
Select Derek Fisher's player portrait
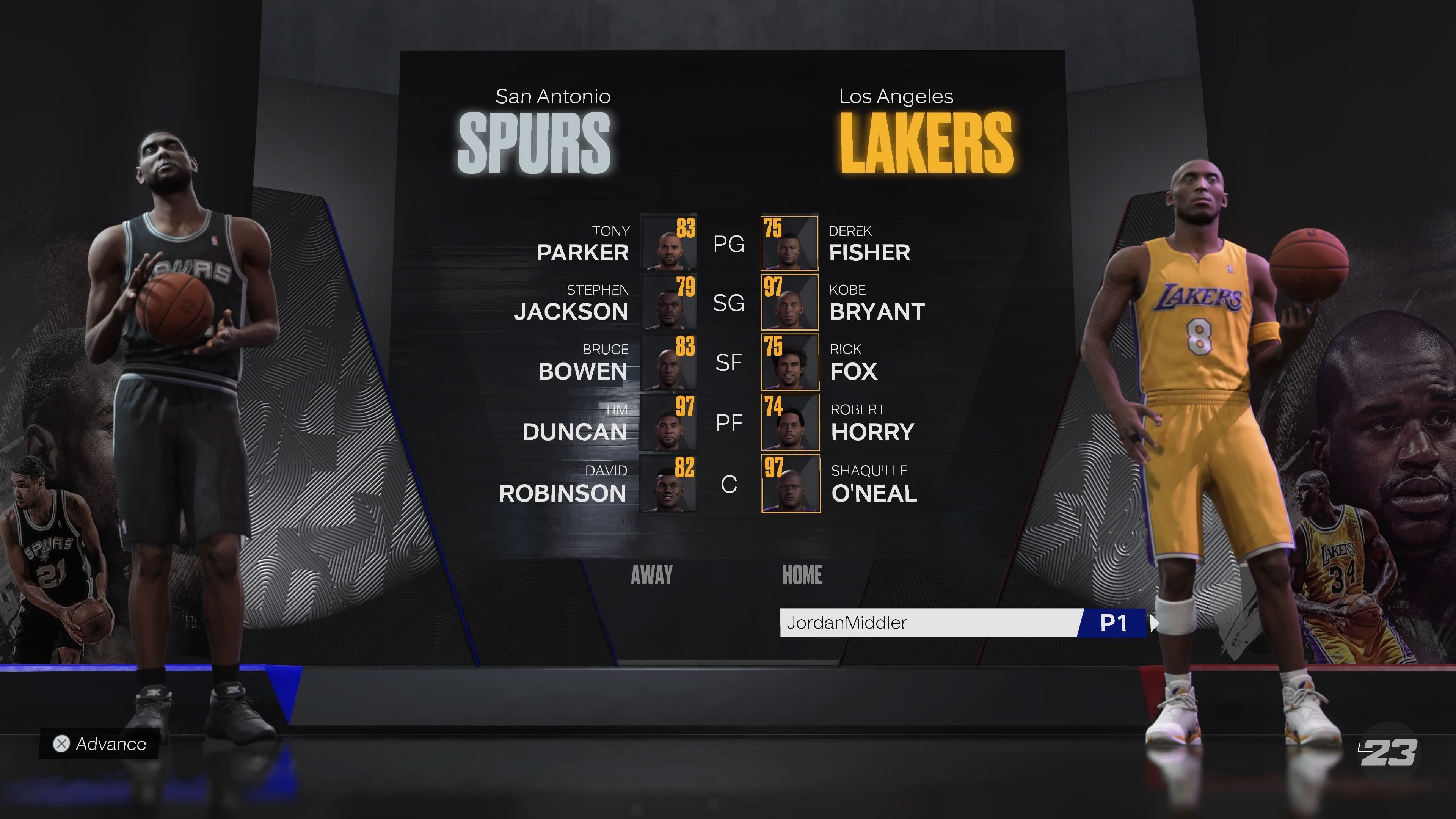coord(789,243)
